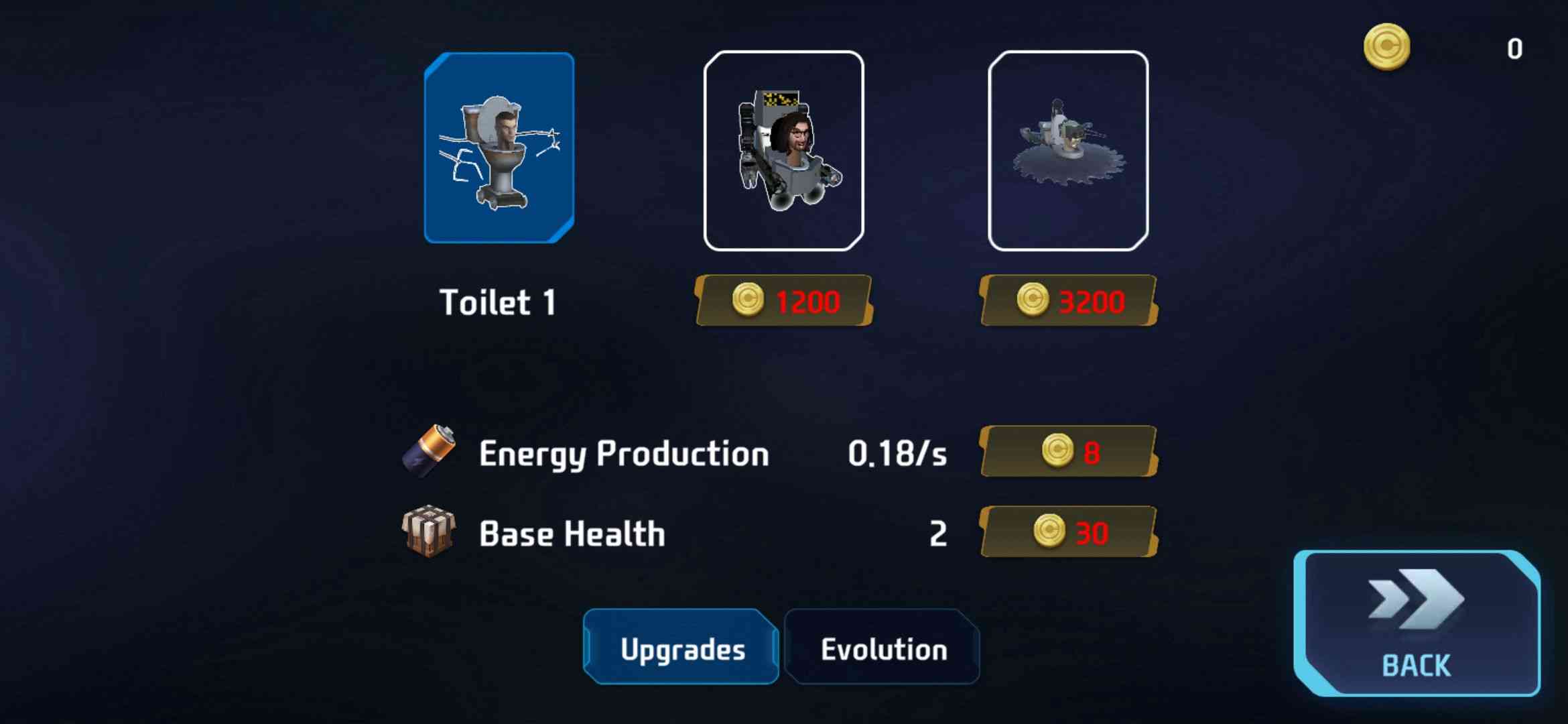This screenshot has height=724, width=1568.
Task: Go back with the BACK button
Action: [1417, 623]
